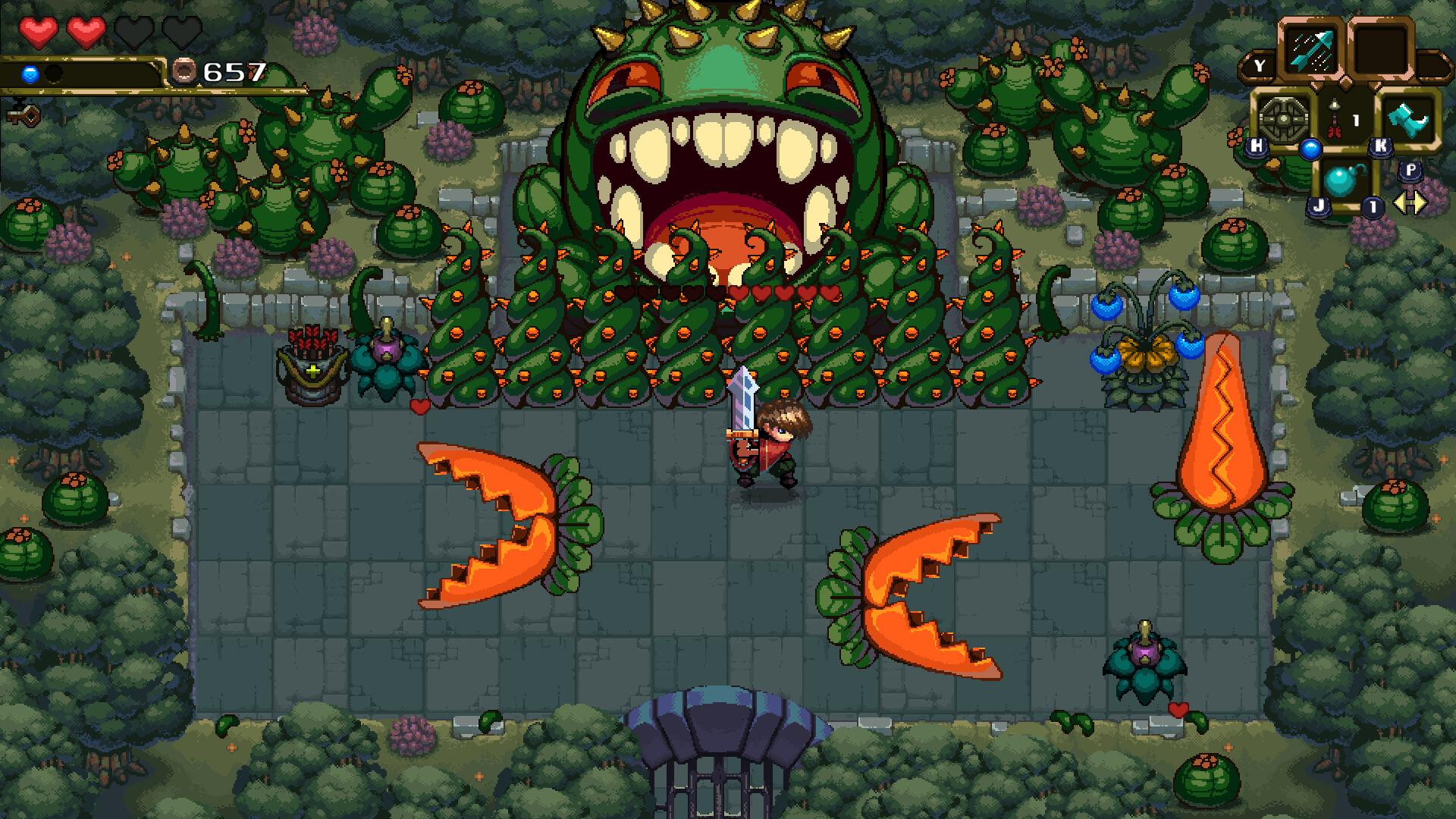Select the Y button label

point(1259,64)
